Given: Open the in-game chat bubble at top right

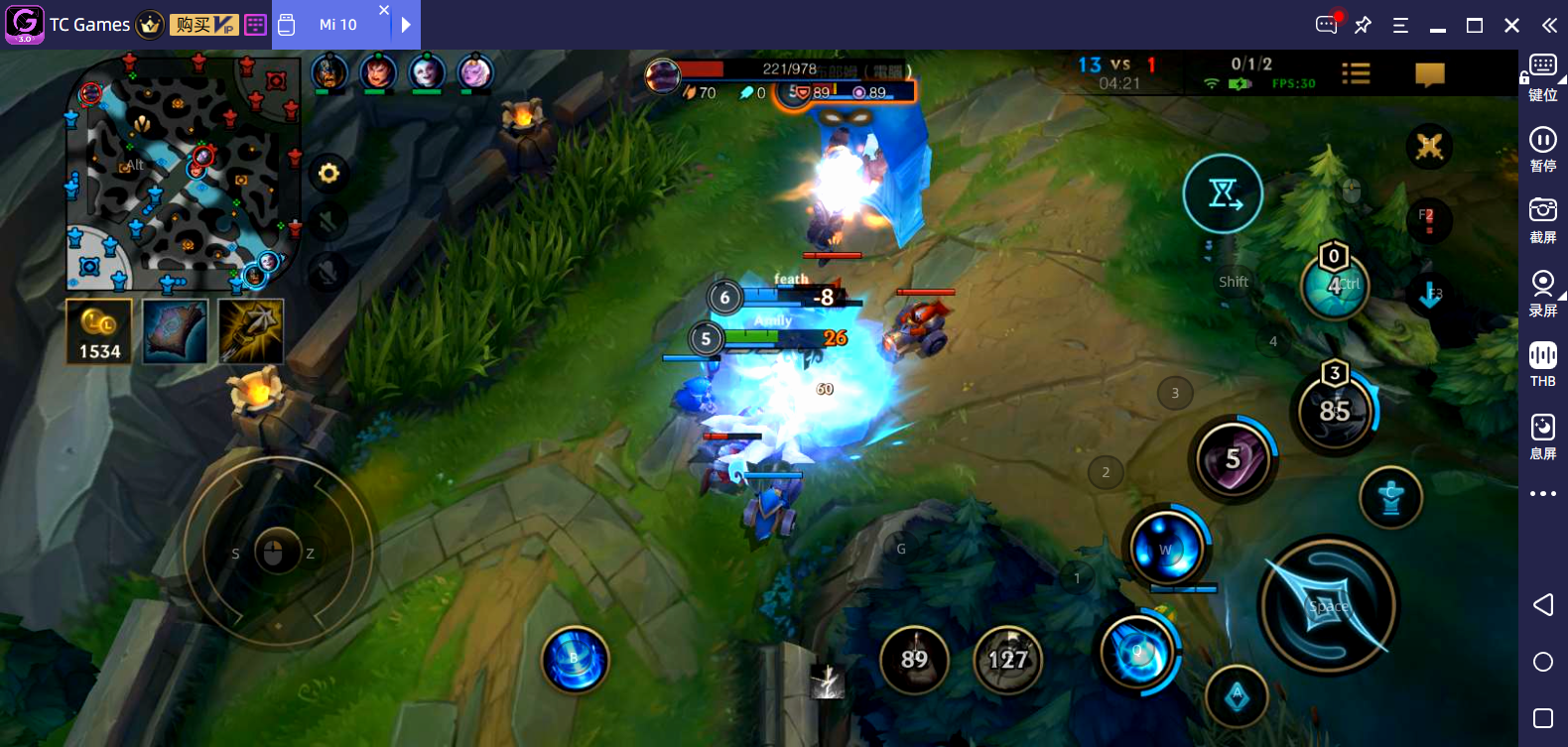Looking at the screenshot, I should pos(1430,72).
